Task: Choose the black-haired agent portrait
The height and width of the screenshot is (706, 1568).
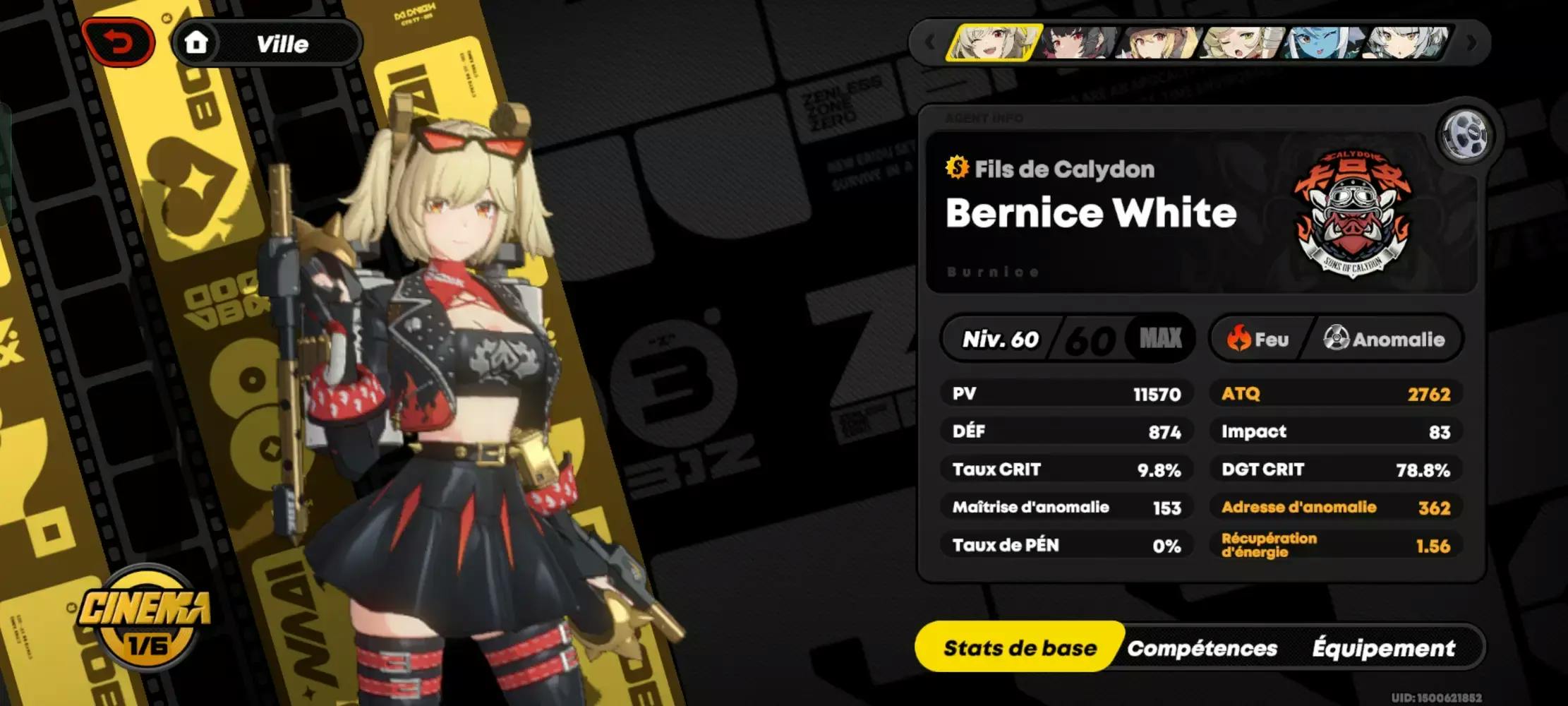Action: point(1078,43)
